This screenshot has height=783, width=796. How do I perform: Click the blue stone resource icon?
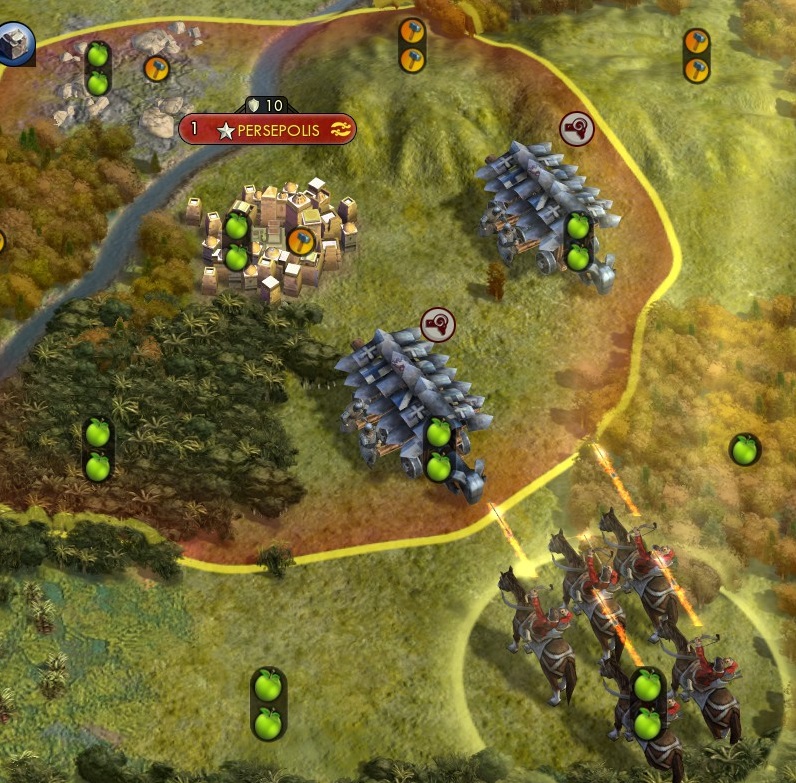pos(14,42)
